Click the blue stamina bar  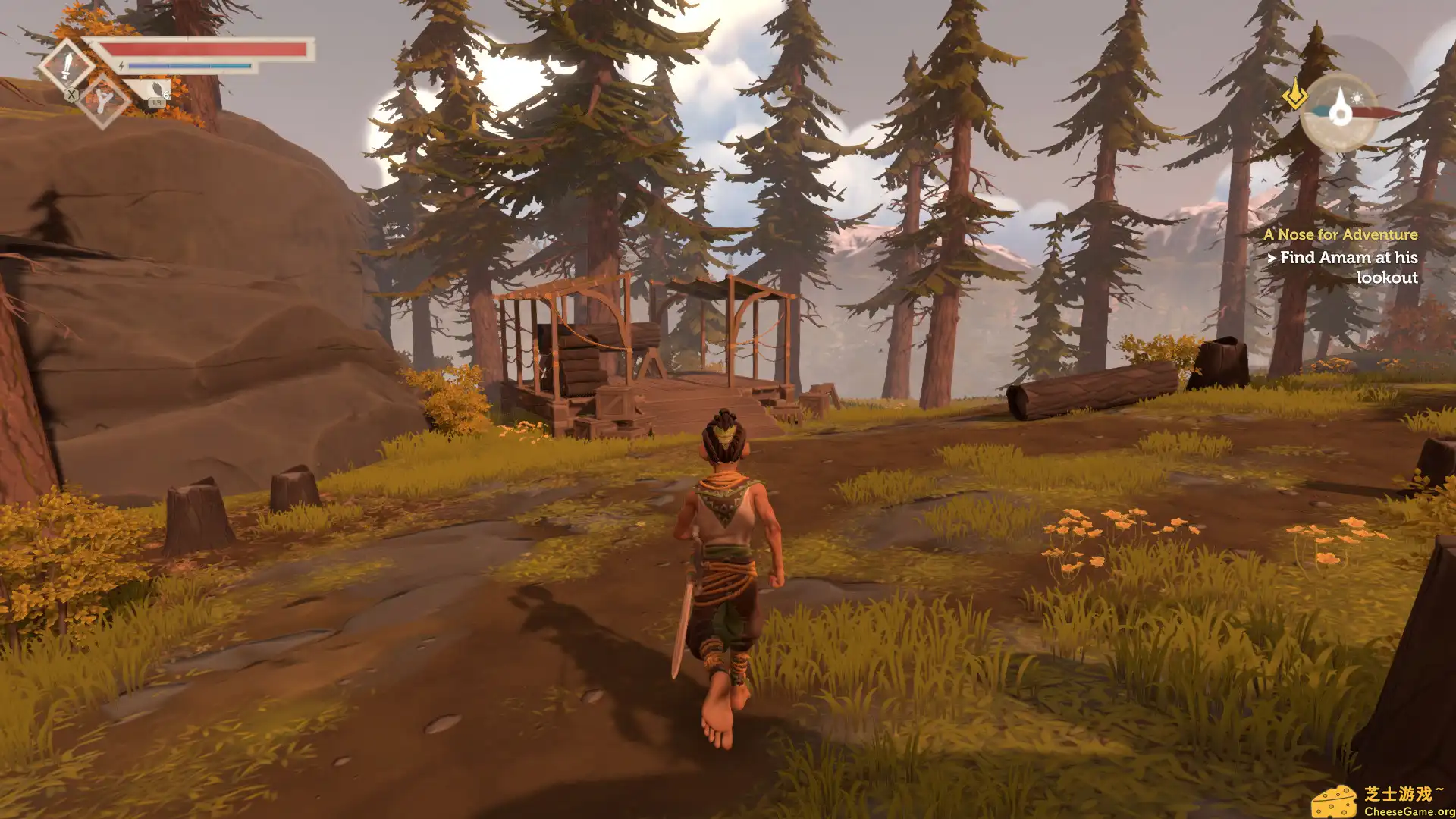188,65
